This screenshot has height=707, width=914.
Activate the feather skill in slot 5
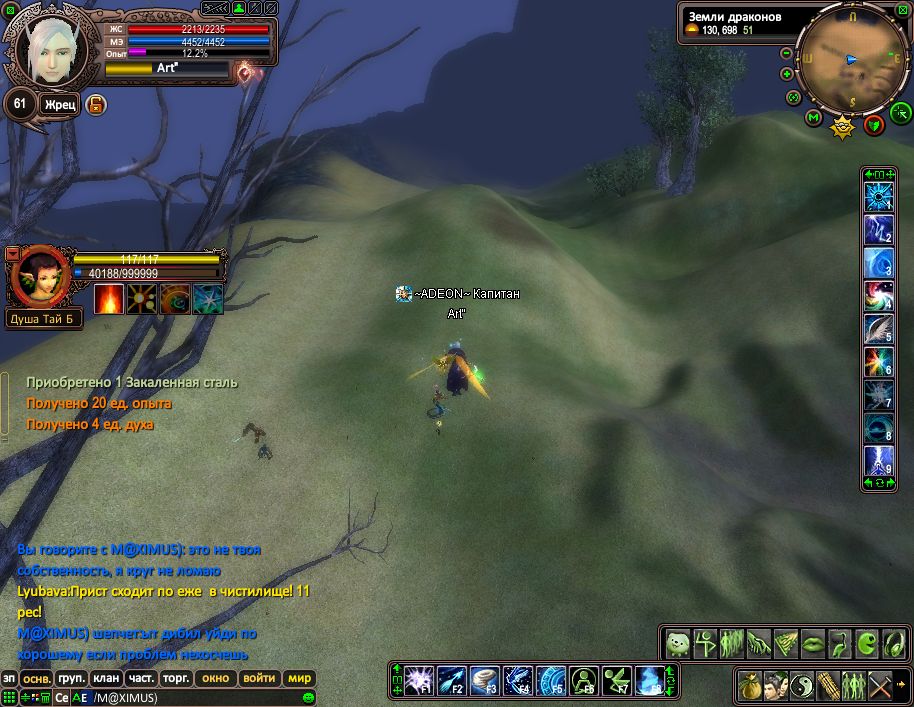click(878, 329)
